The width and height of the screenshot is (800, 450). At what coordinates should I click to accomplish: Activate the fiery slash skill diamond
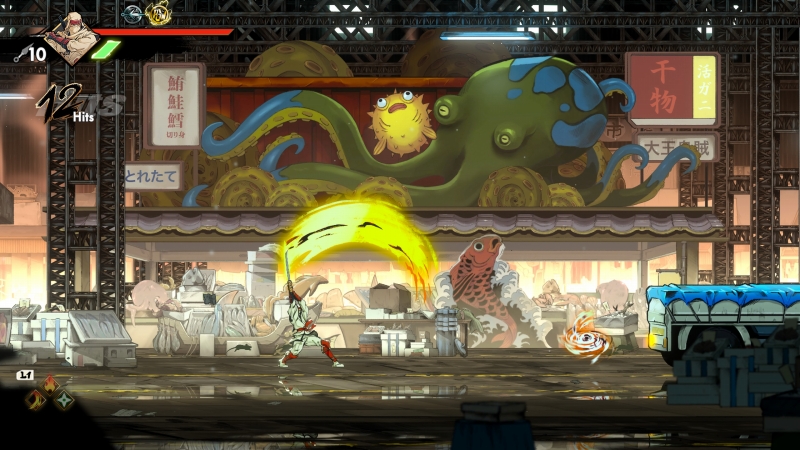tap(34, 400)
